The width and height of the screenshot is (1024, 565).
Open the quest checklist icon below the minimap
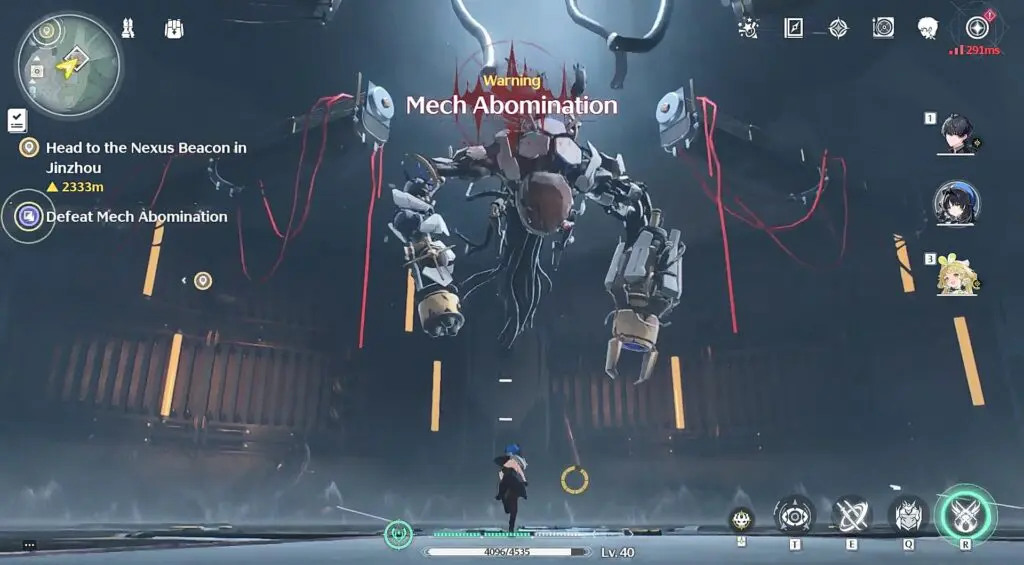(17, 121)
